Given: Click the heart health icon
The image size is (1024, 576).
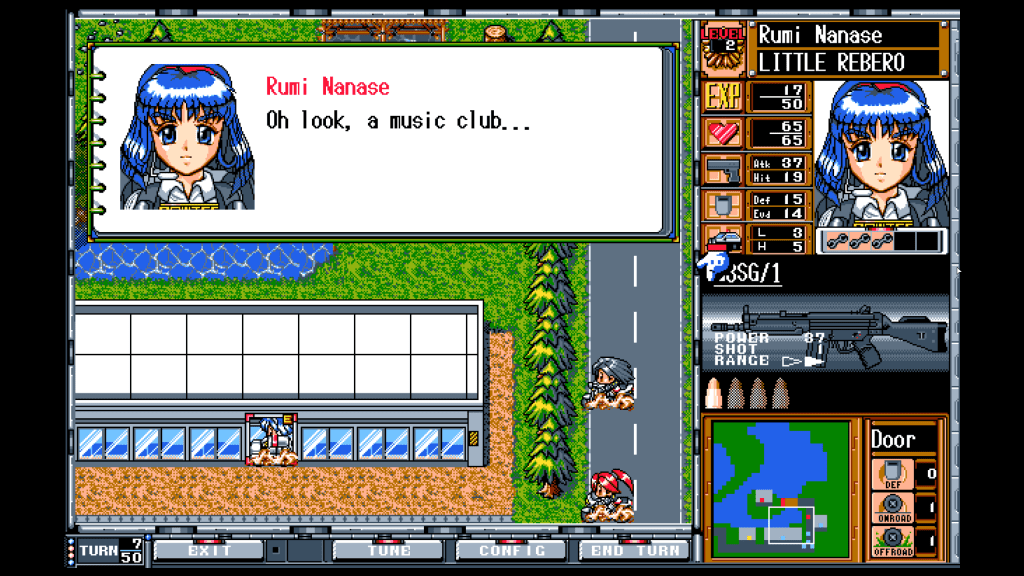Looking at the screenshot, I should (723, 133).
